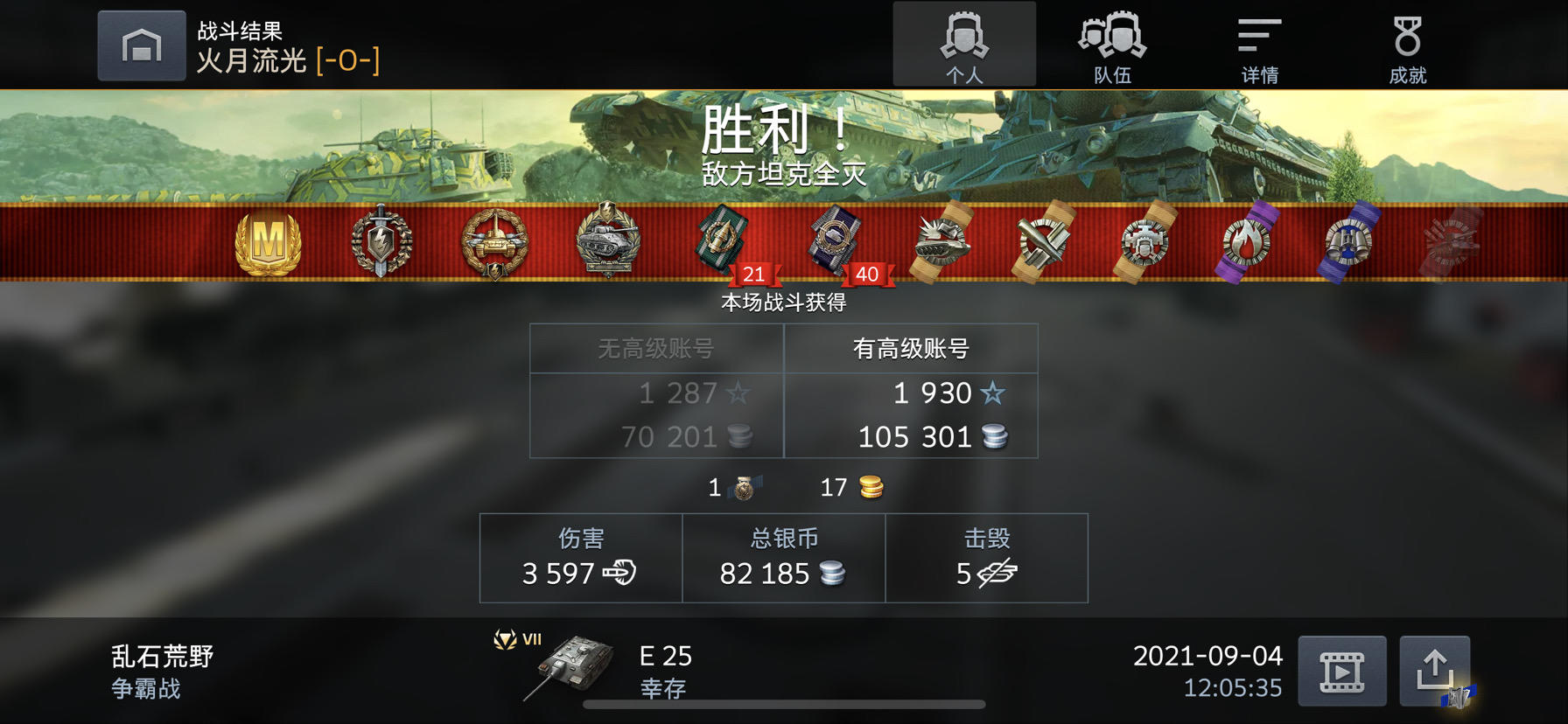
Task: Click the gold coins icon next to 17
Action: 870,487
